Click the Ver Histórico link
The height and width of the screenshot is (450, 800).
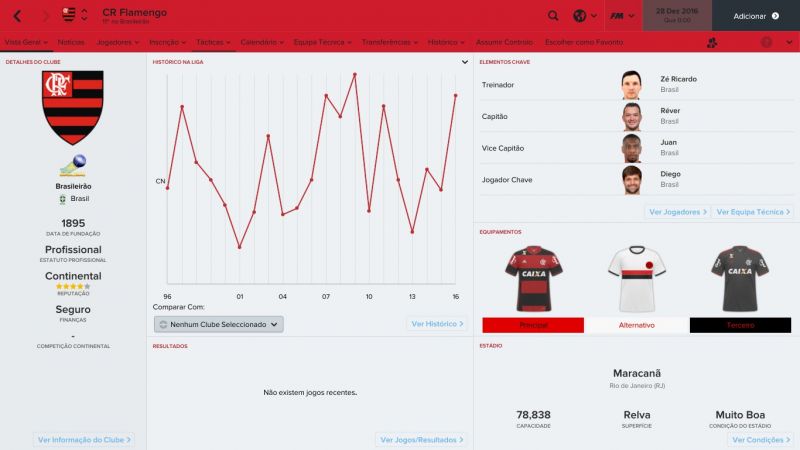[437, 324]
